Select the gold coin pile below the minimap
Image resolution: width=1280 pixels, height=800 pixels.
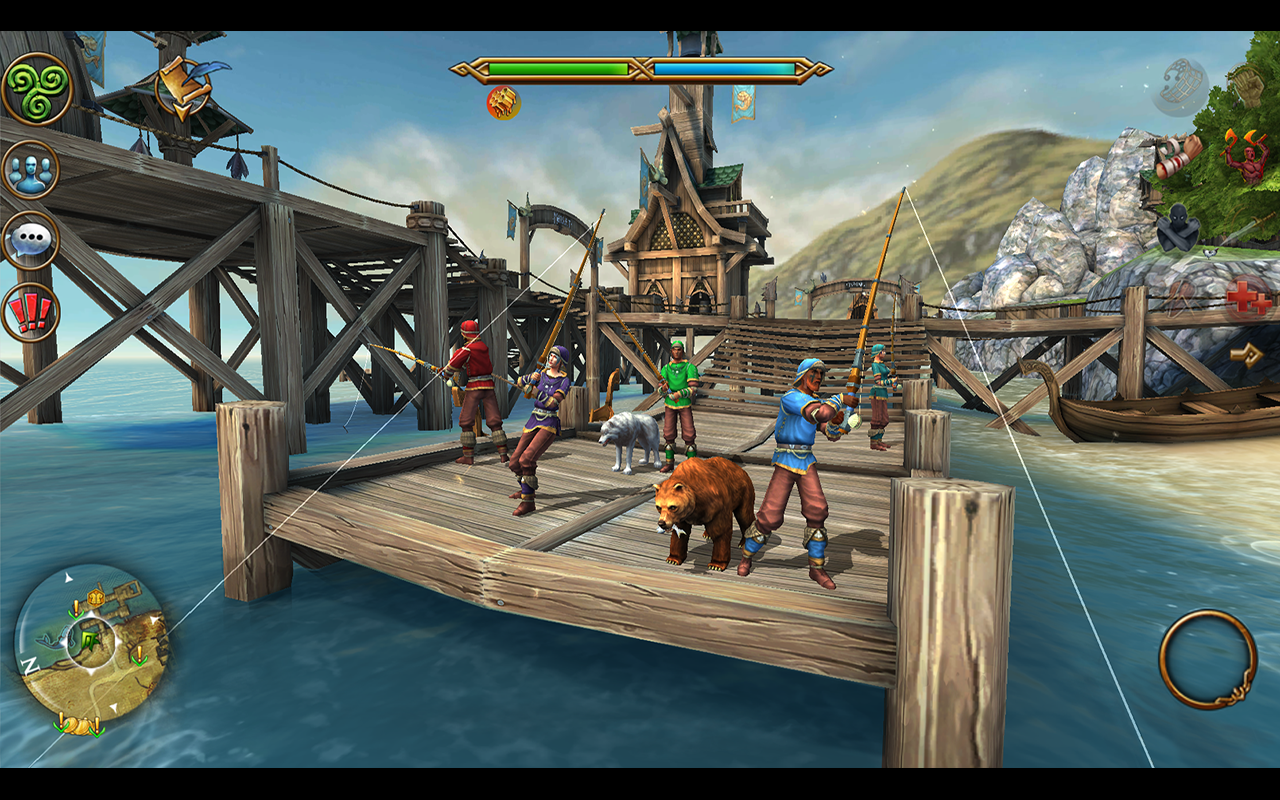click(x=80, y=725)
